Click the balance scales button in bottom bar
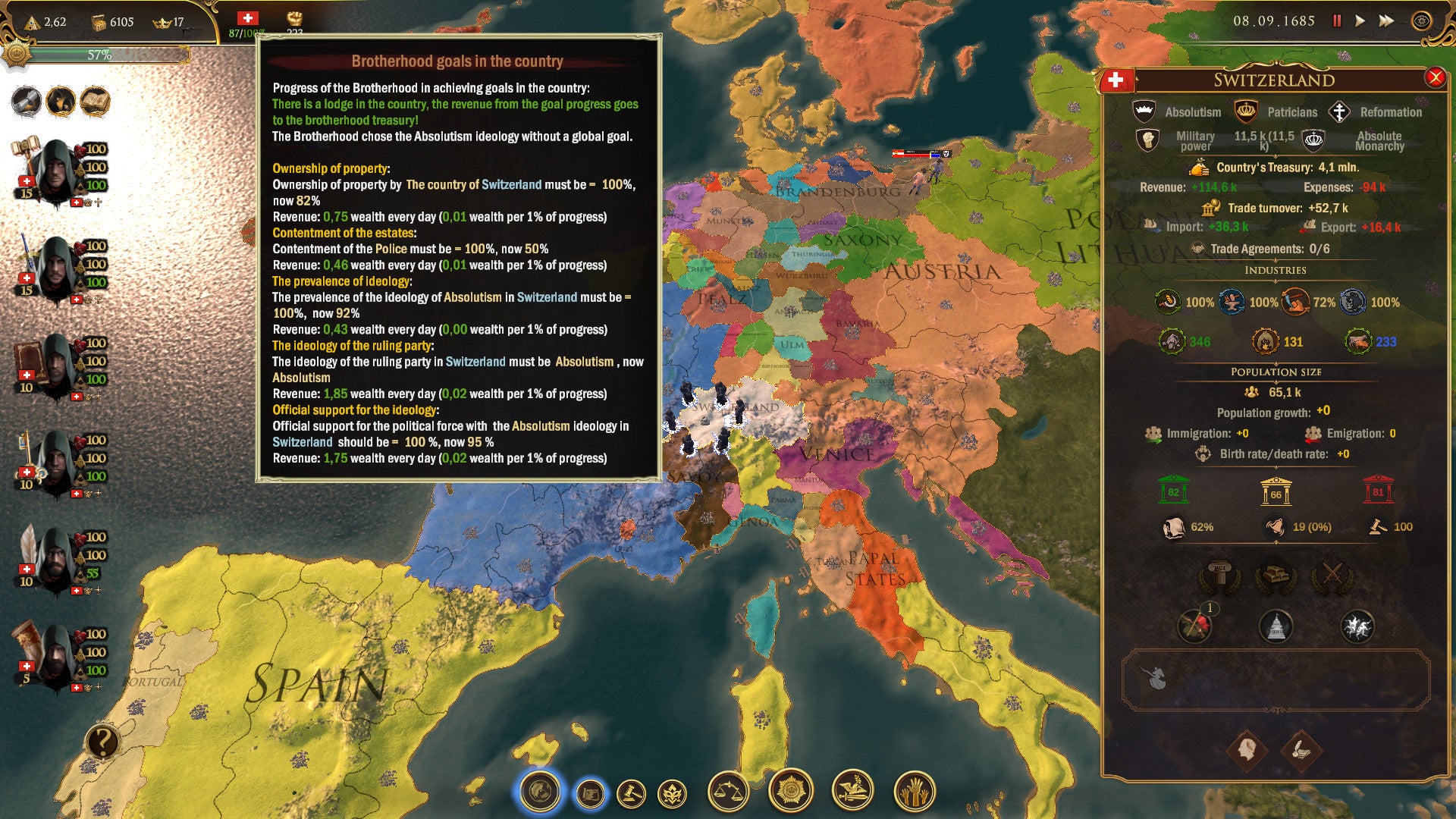Screen dimensions: 1456x819 pos(728,792)
